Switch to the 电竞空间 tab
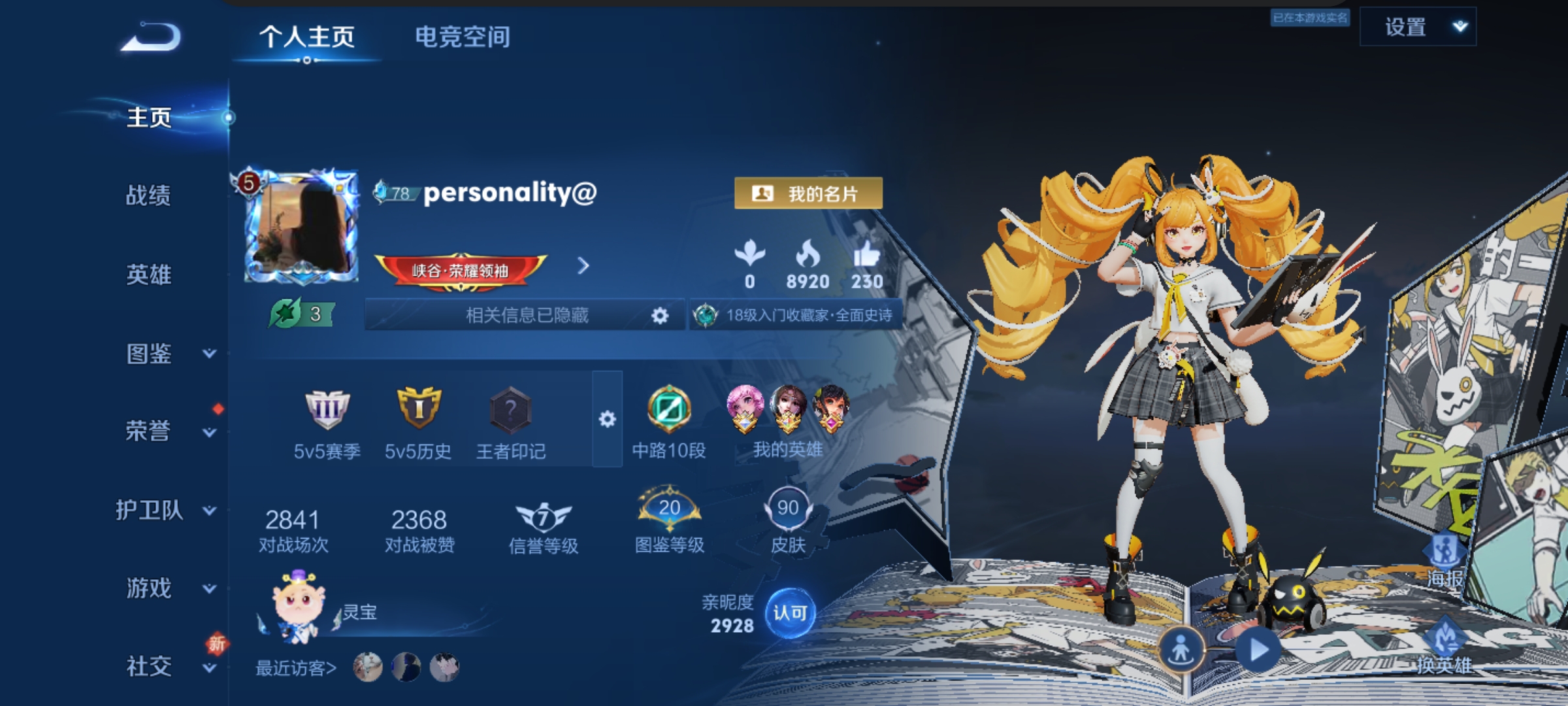 [463, 37]
